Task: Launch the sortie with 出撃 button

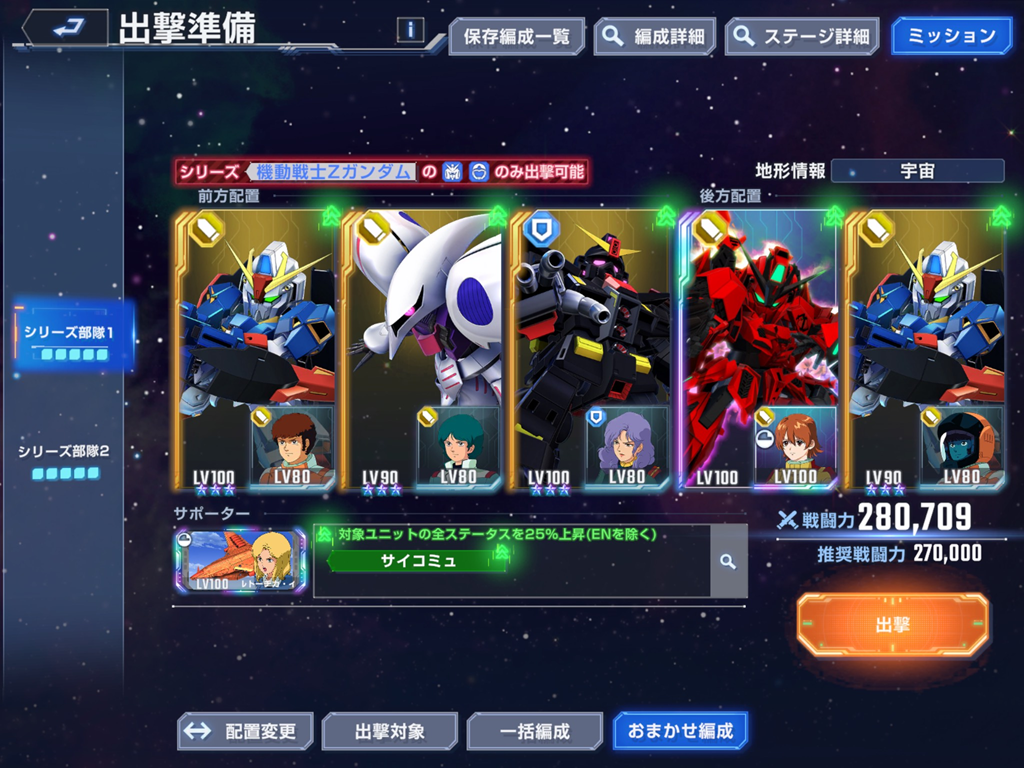Action: click(892, 625)
